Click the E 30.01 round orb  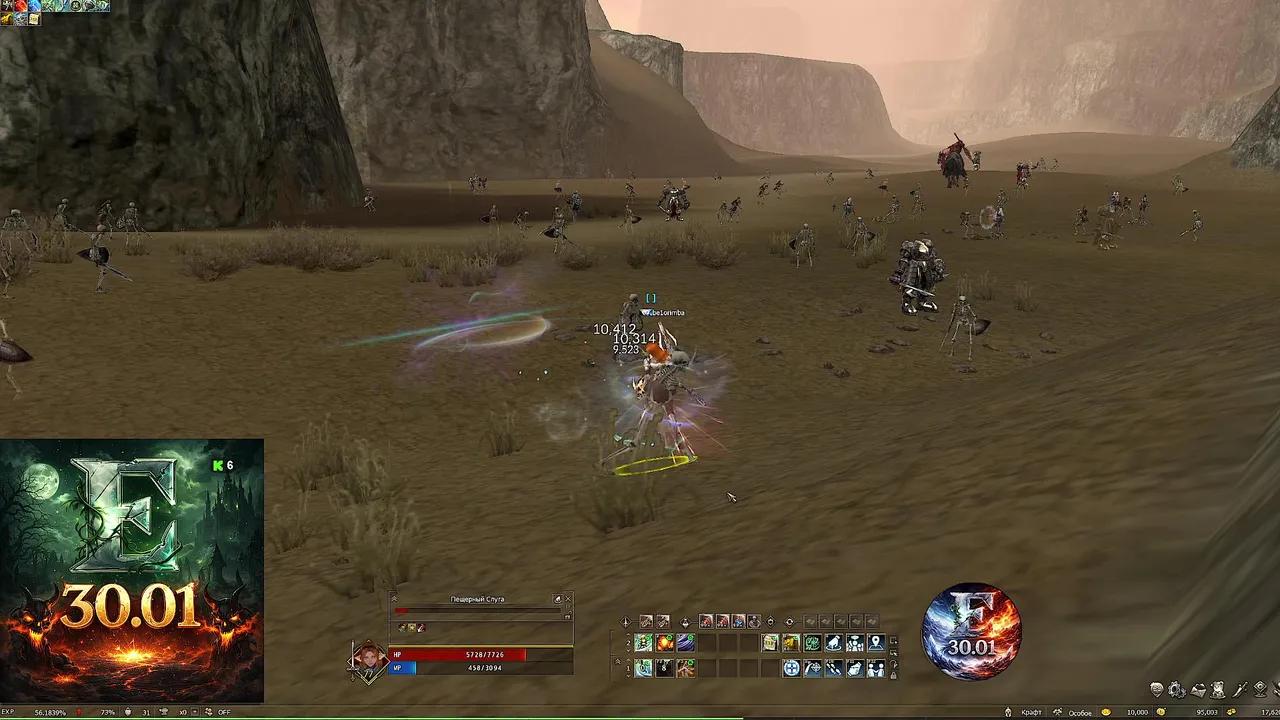(x=971, y=632)
